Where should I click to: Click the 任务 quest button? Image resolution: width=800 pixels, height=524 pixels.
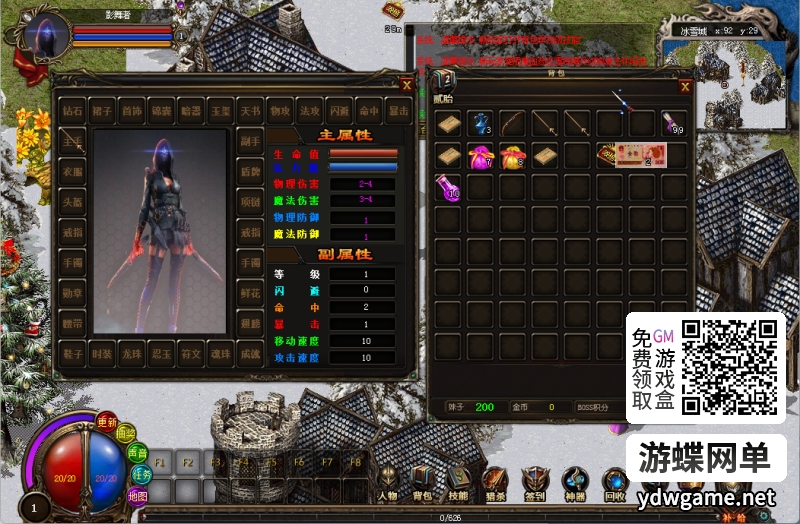[141, 475]
